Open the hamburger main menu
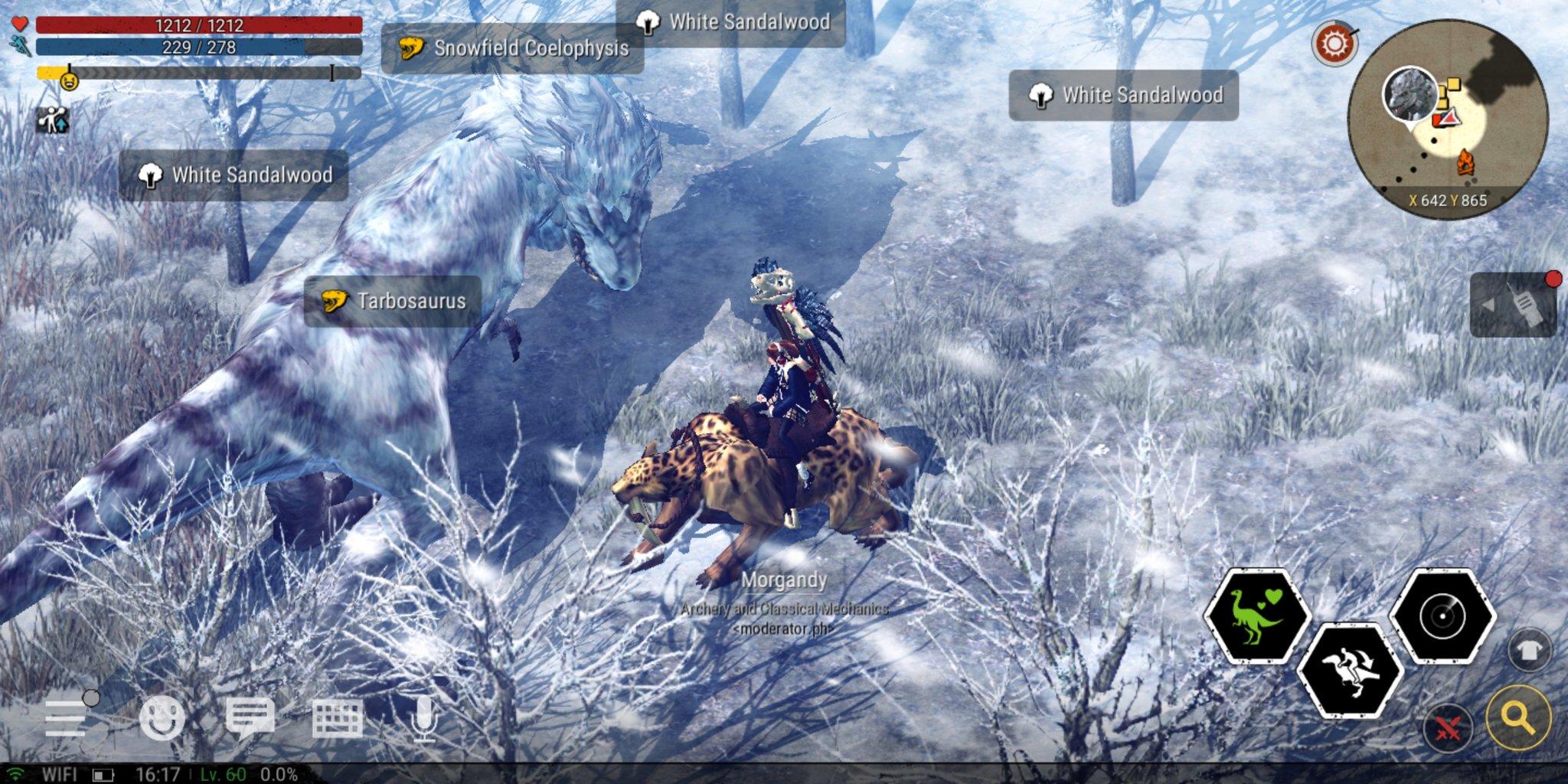This screenshot has width=1568, height=784. [67, 719]
